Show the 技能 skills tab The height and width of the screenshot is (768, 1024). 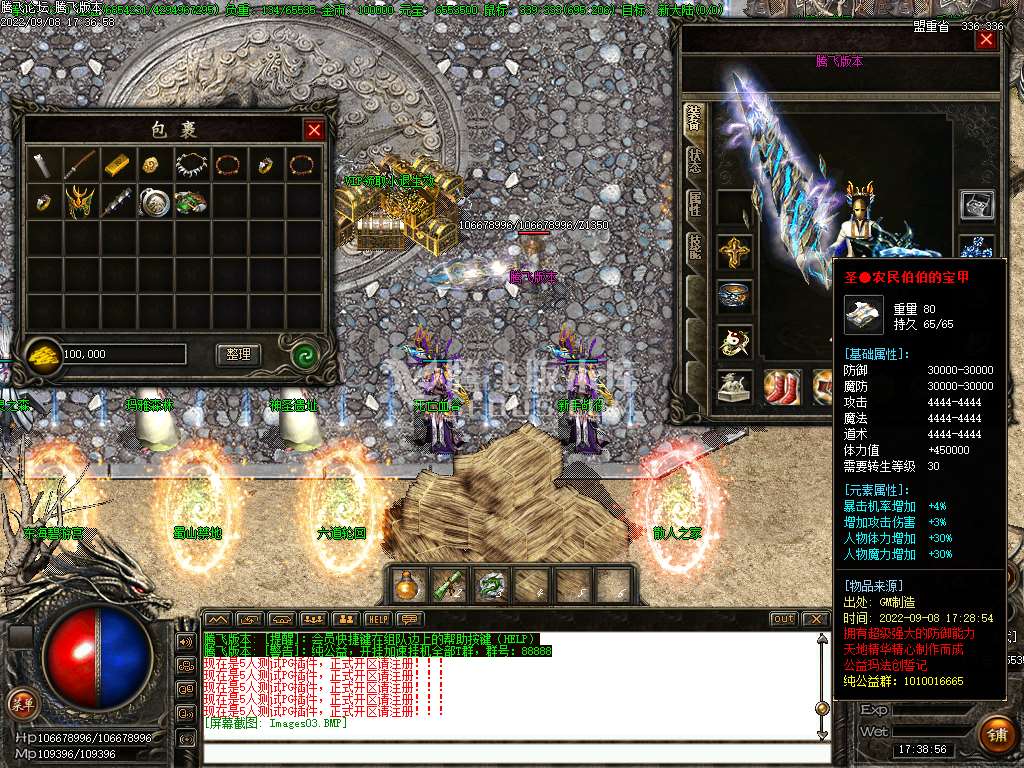point(694,248)
